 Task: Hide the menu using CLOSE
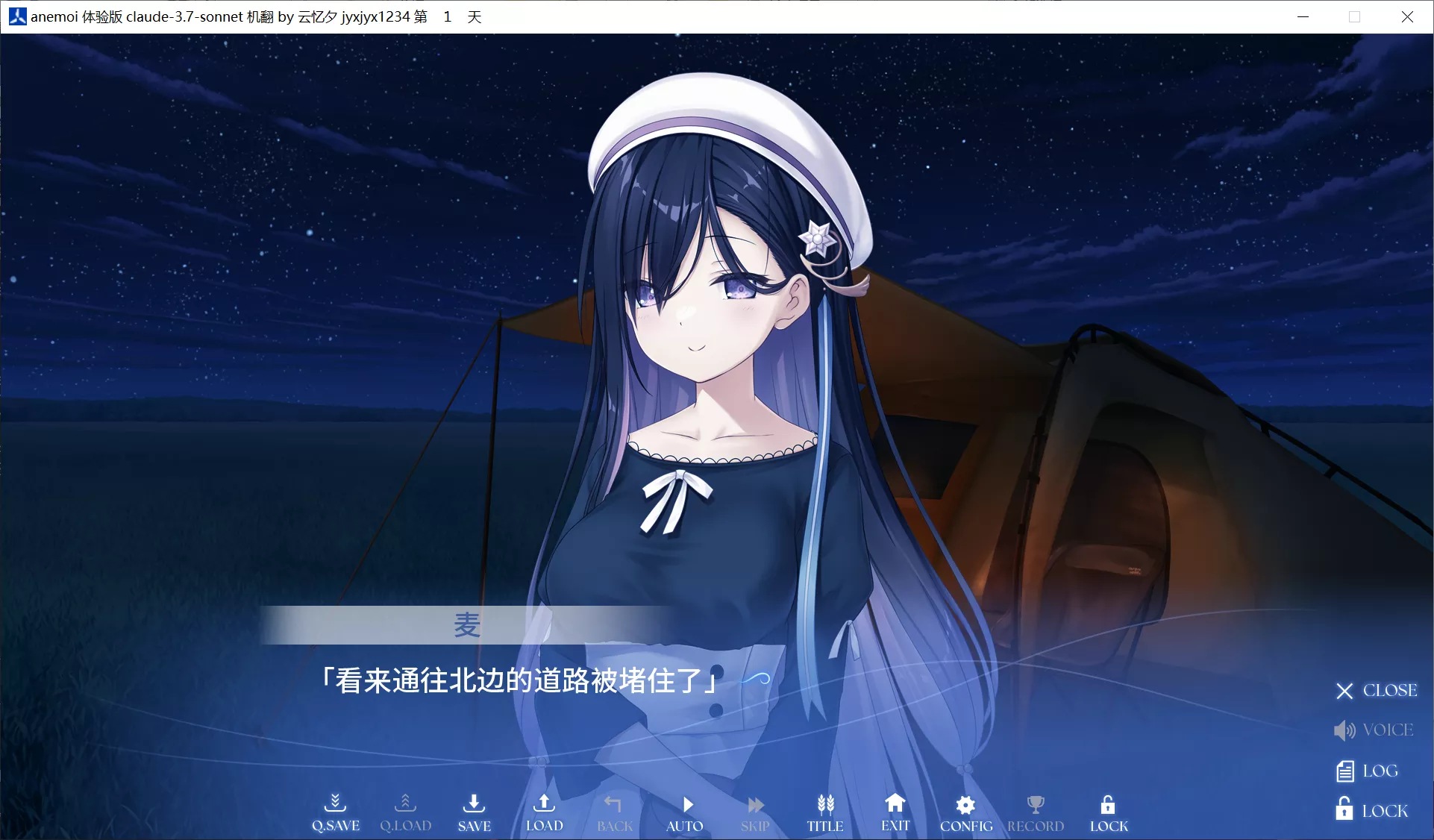pyautogui.click(x=1375, y=690)
